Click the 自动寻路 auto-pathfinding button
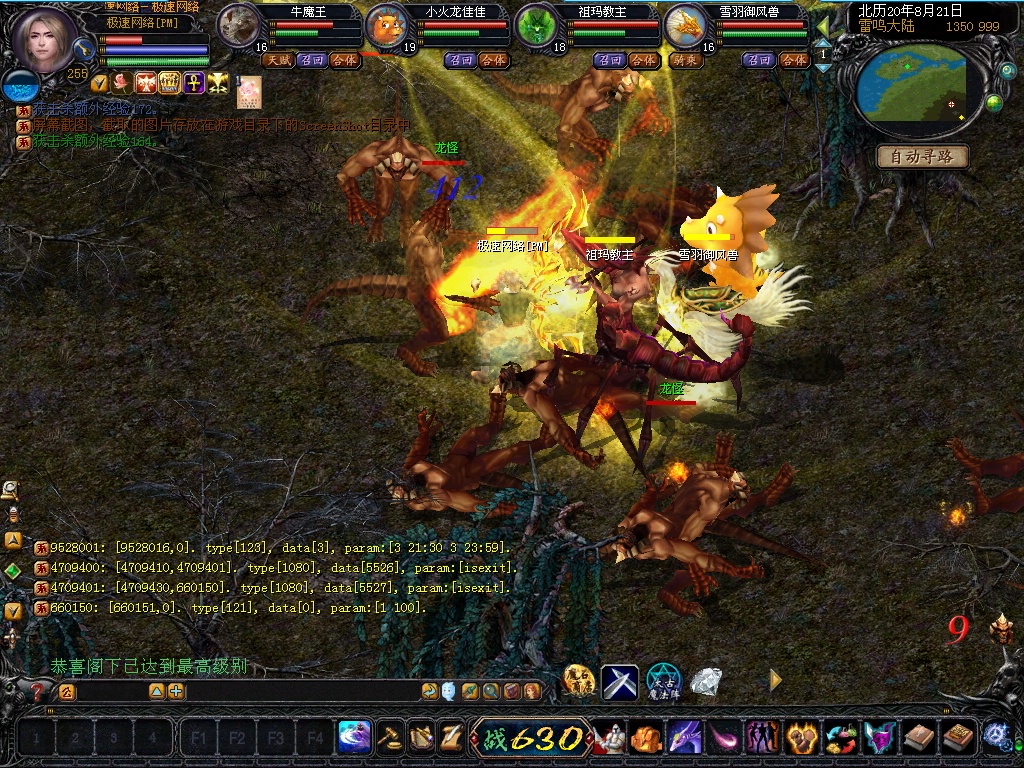Viewport: 1024px width, 768px height. point(922,157)
